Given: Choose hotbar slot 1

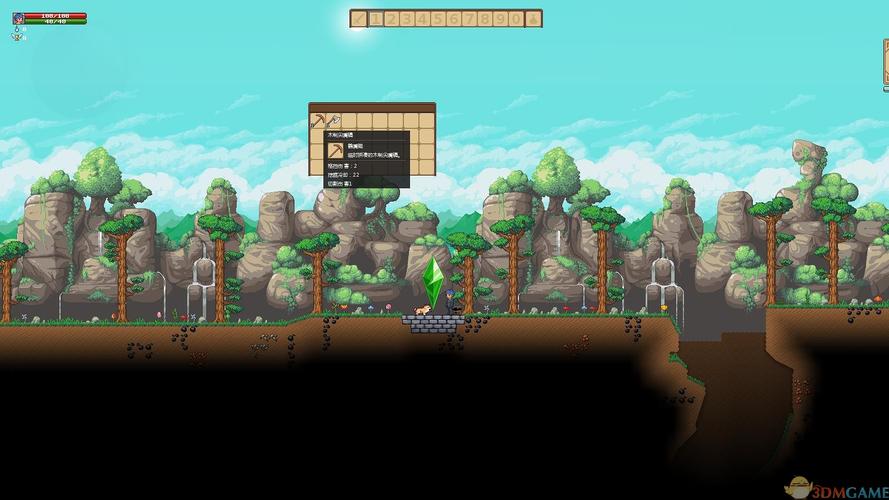Looking at the screenshot, I should click(376, 18).
